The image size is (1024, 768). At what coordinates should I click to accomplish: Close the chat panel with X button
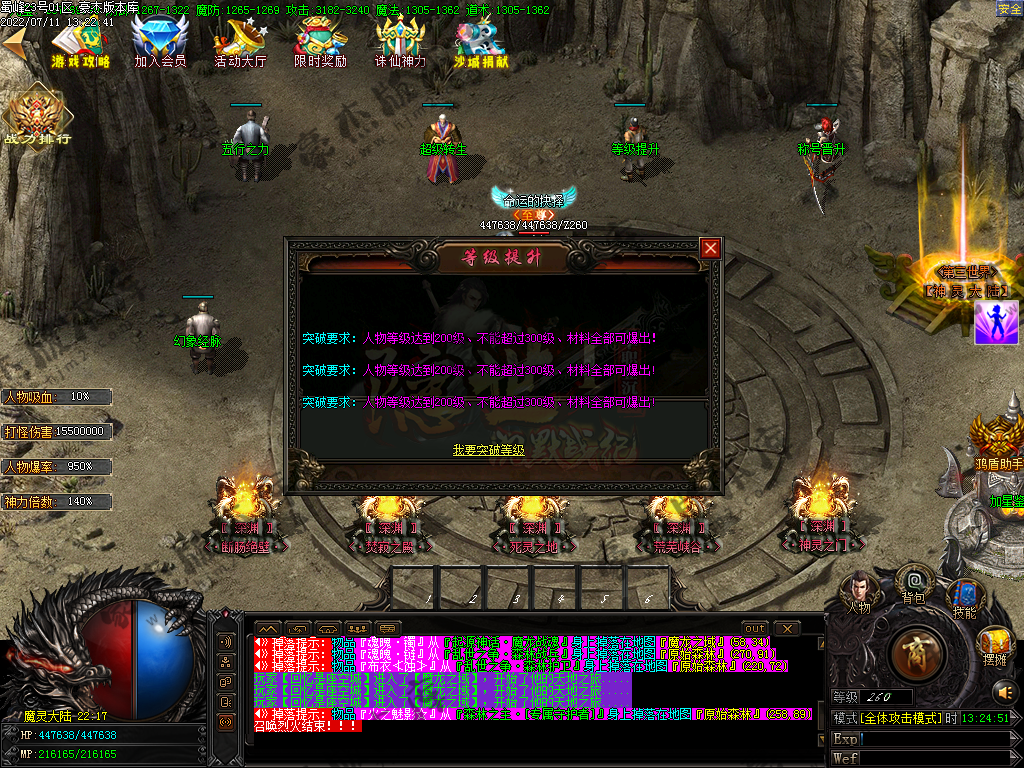[788, 628]
